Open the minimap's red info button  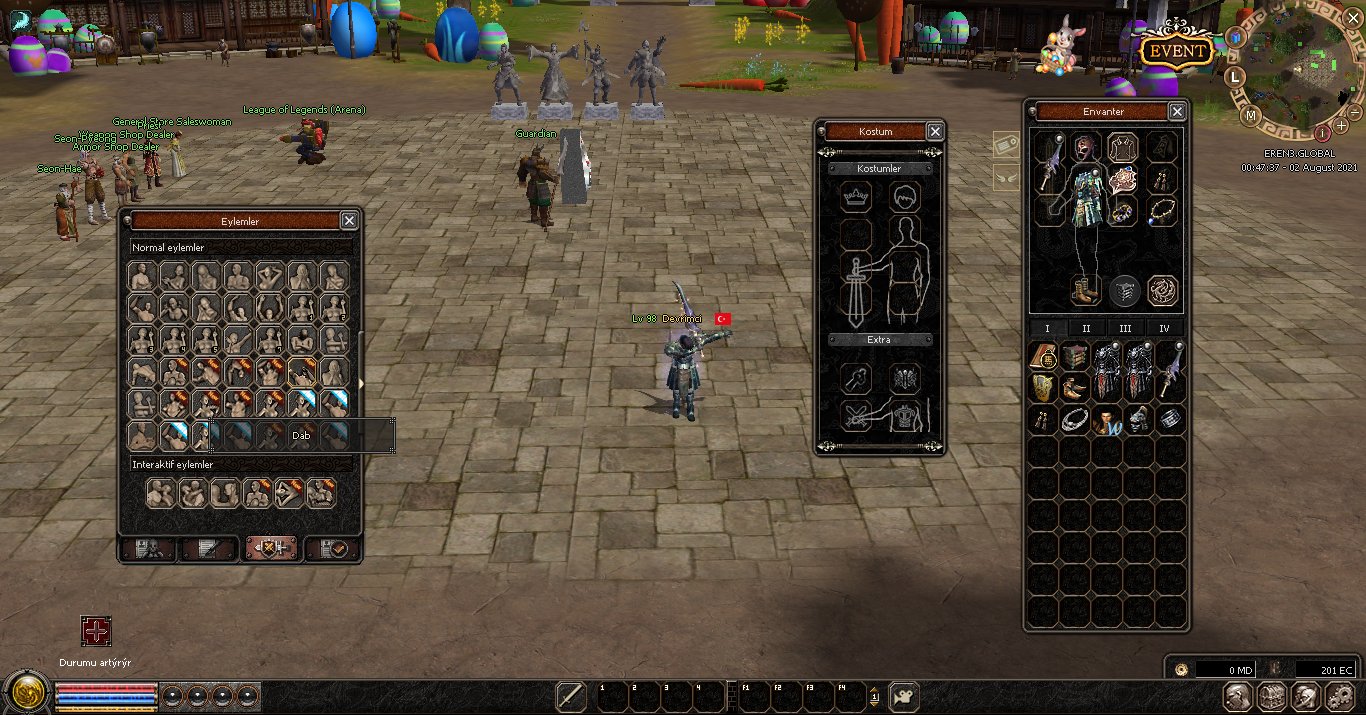tap(1322, 132)
